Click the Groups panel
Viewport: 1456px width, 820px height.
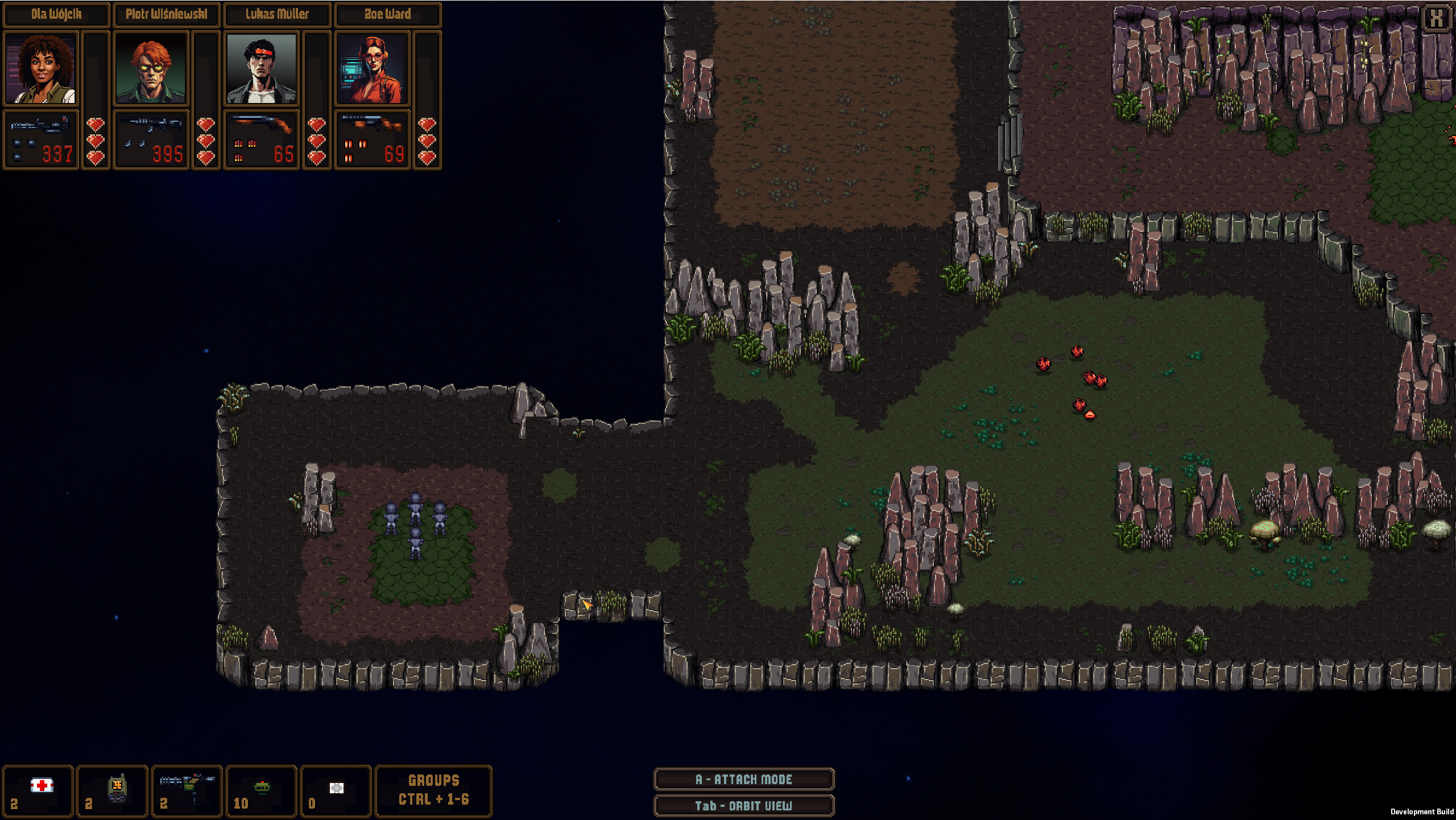pyautogui.click(x=433, y=790)
